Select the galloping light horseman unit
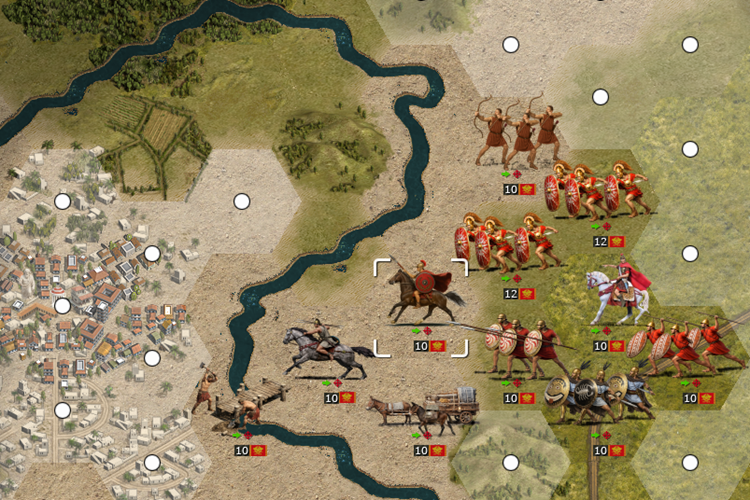This screenshot has height=500, width=750. click(319, 350)
